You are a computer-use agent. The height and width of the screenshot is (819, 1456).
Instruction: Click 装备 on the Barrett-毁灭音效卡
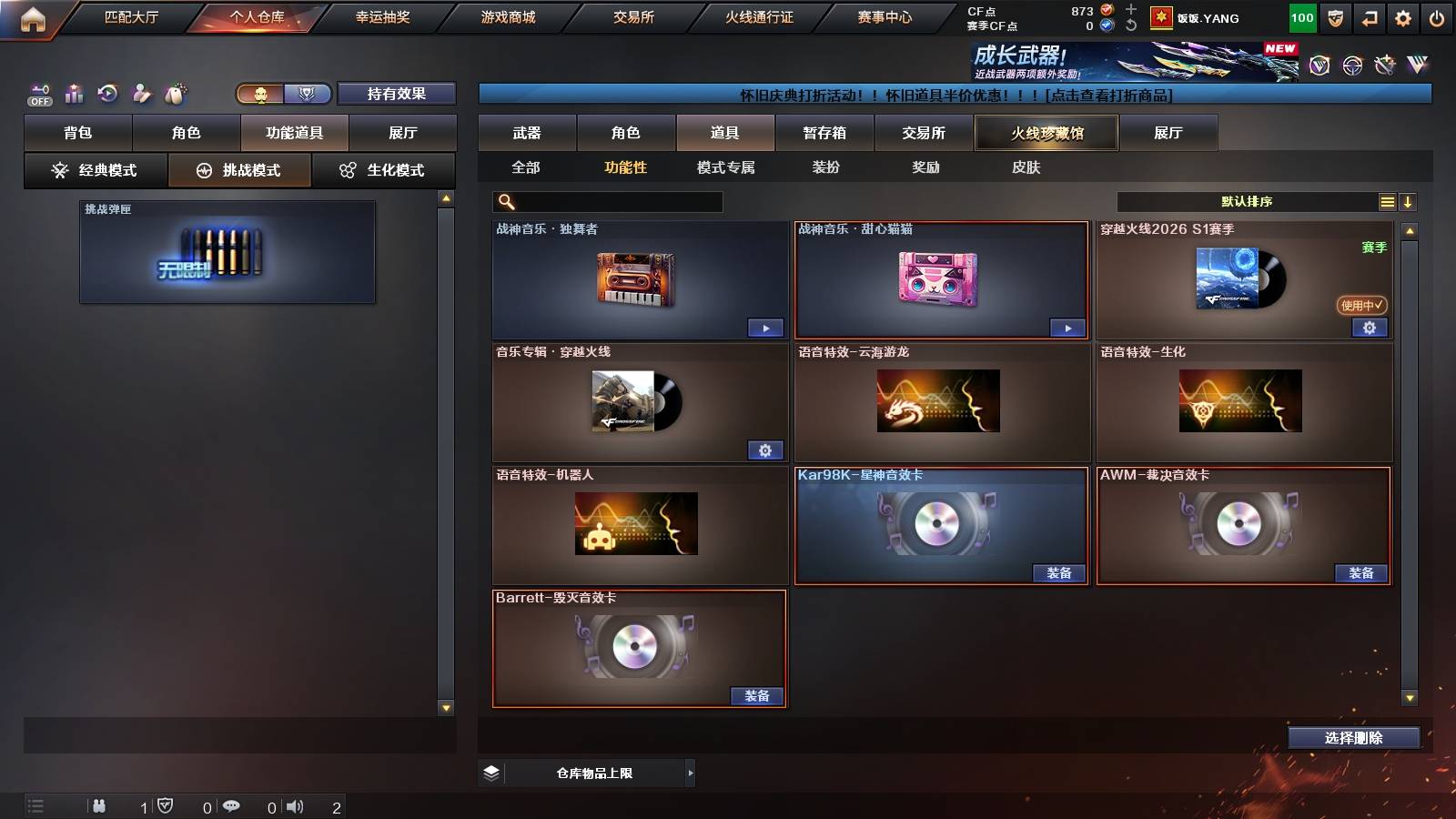click(x=757, y=695)
